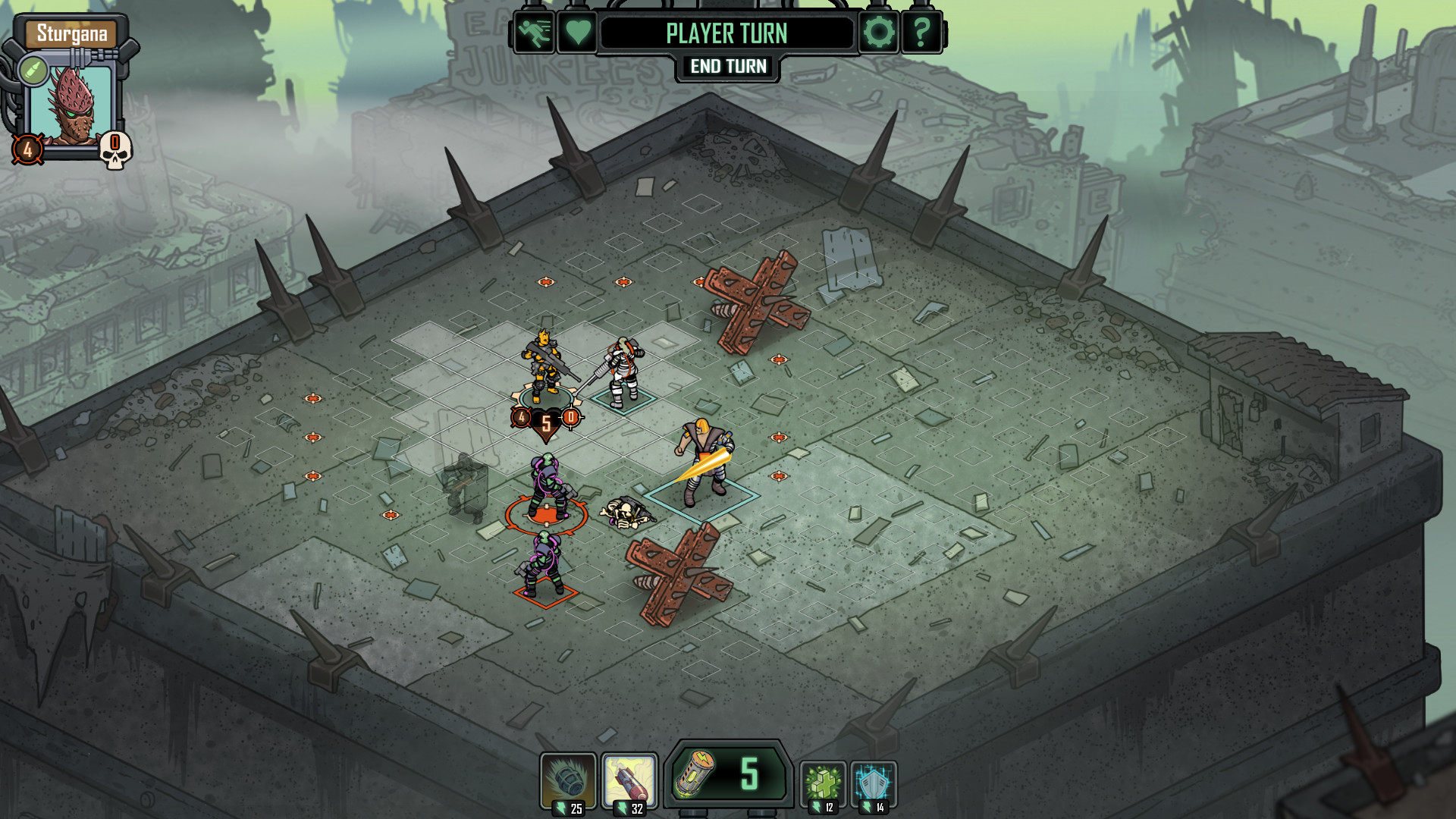Select the white-armored soldier unit
1456x819 pixels.
tap(623, 372)
